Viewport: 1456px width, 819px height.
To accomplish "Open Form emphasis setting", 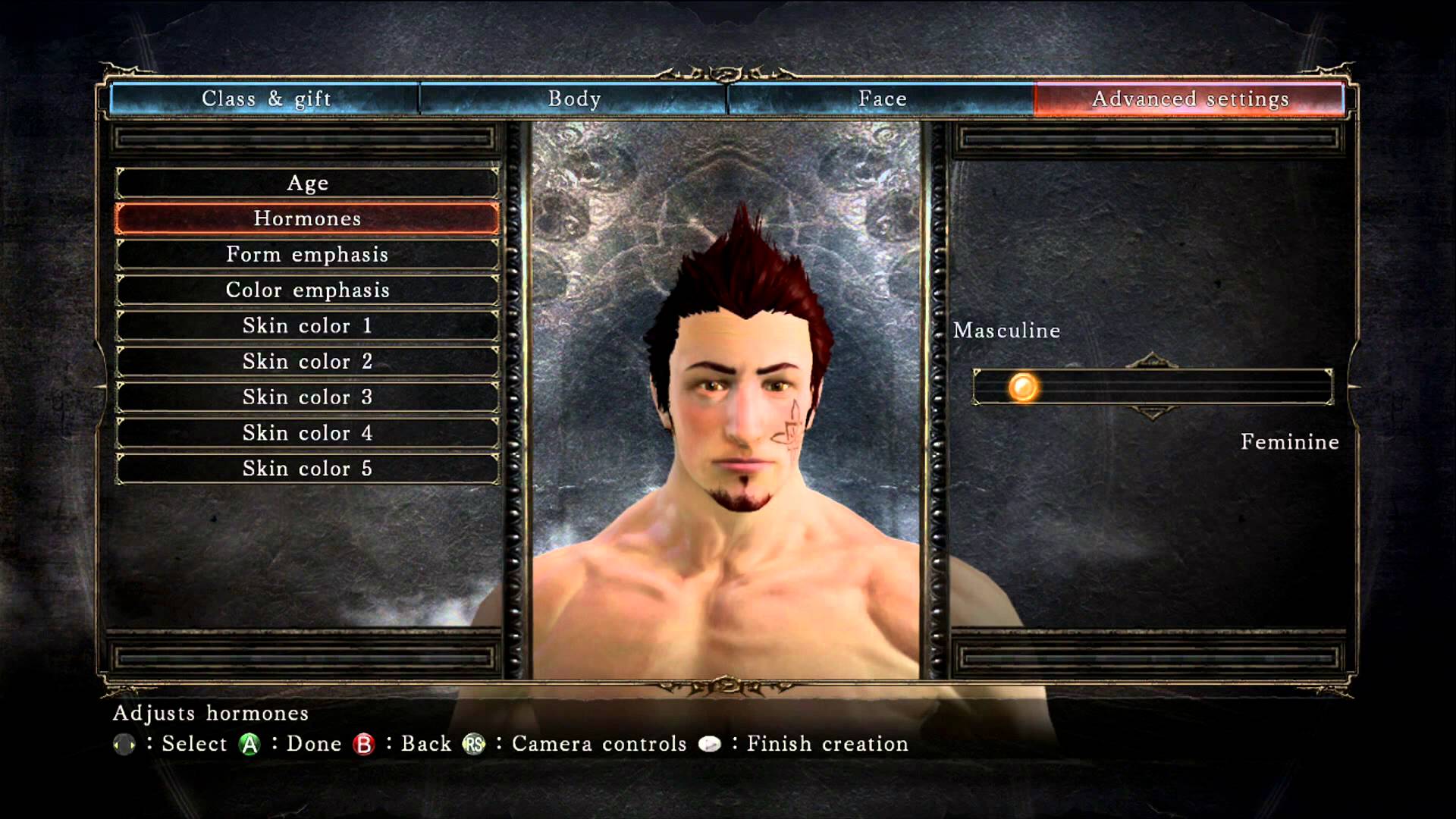I will 307,254.
